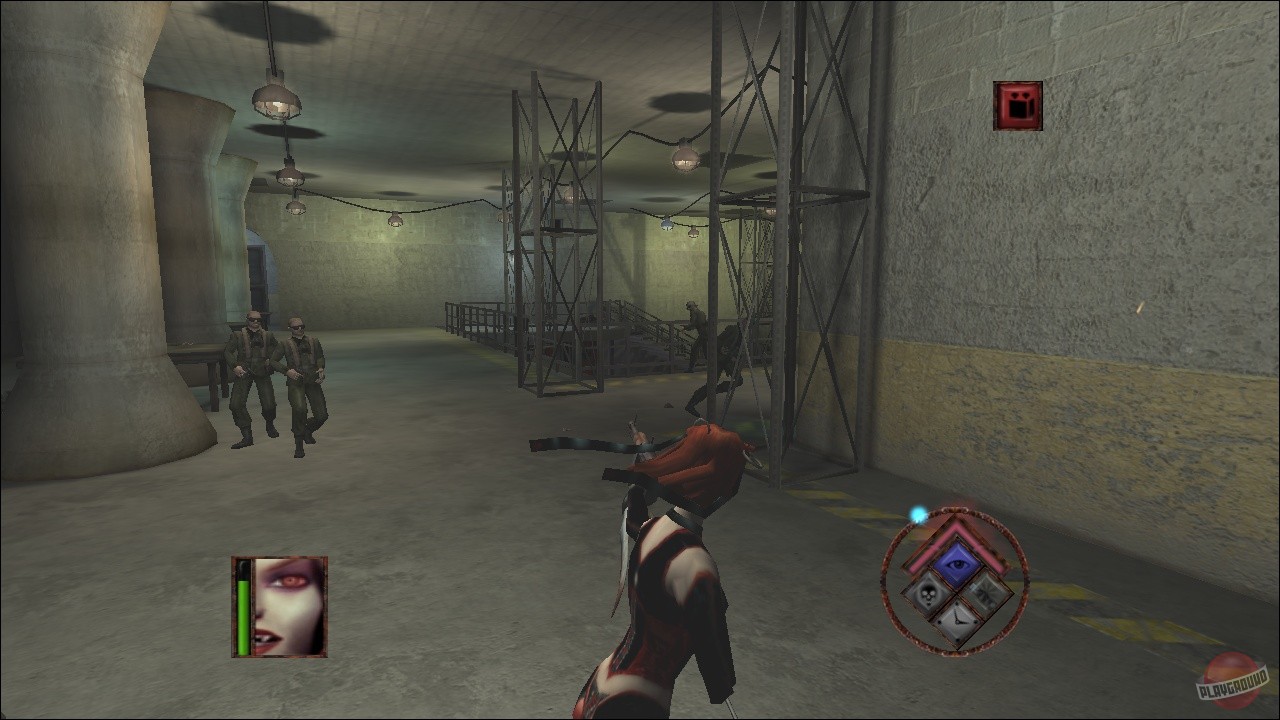
Task: Toggle the skull vision mode
Action: (927, 593)
